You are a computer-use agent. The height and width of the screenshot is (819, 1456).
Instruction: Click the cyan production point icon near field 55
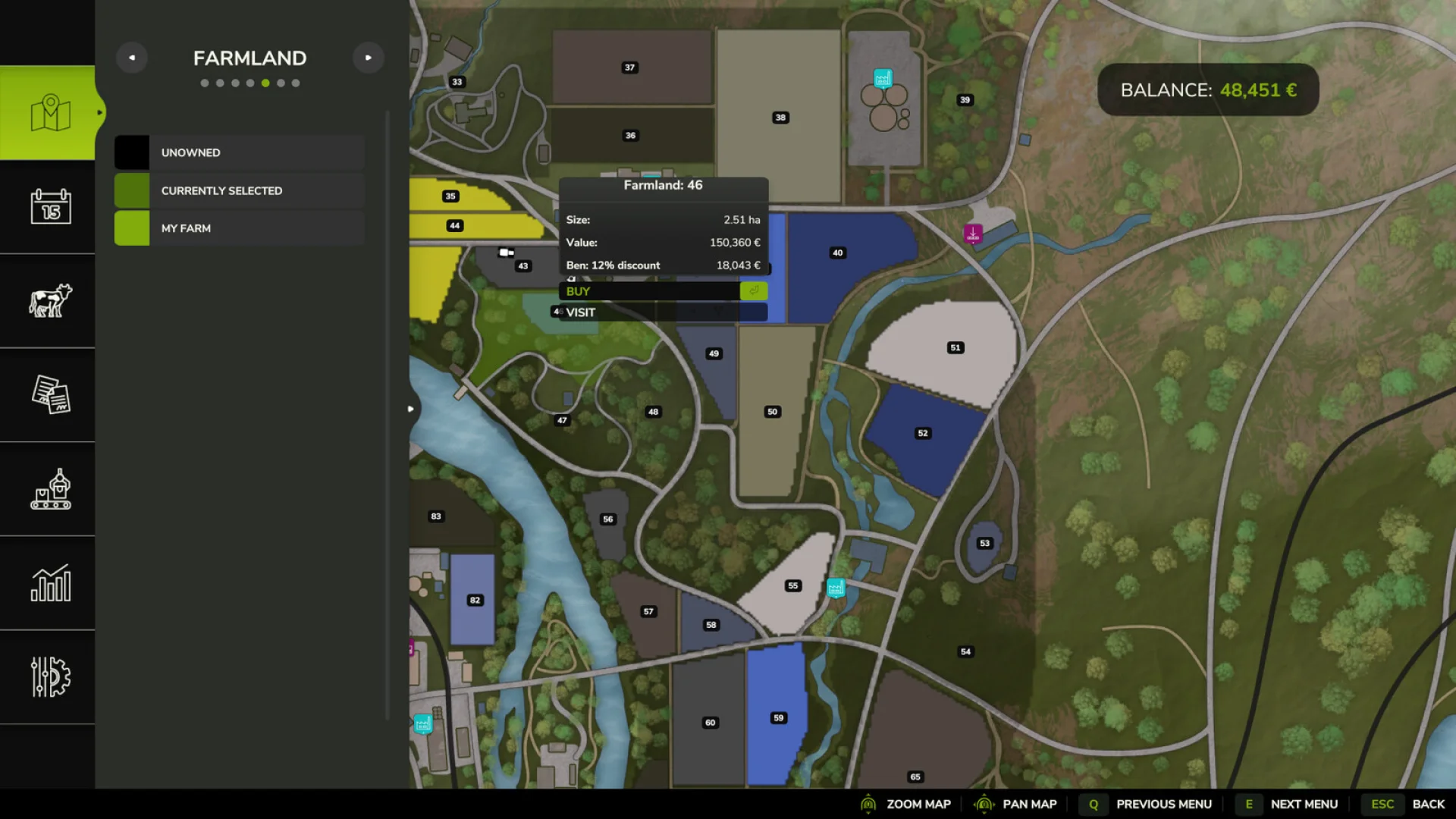(x=835, y=585)
